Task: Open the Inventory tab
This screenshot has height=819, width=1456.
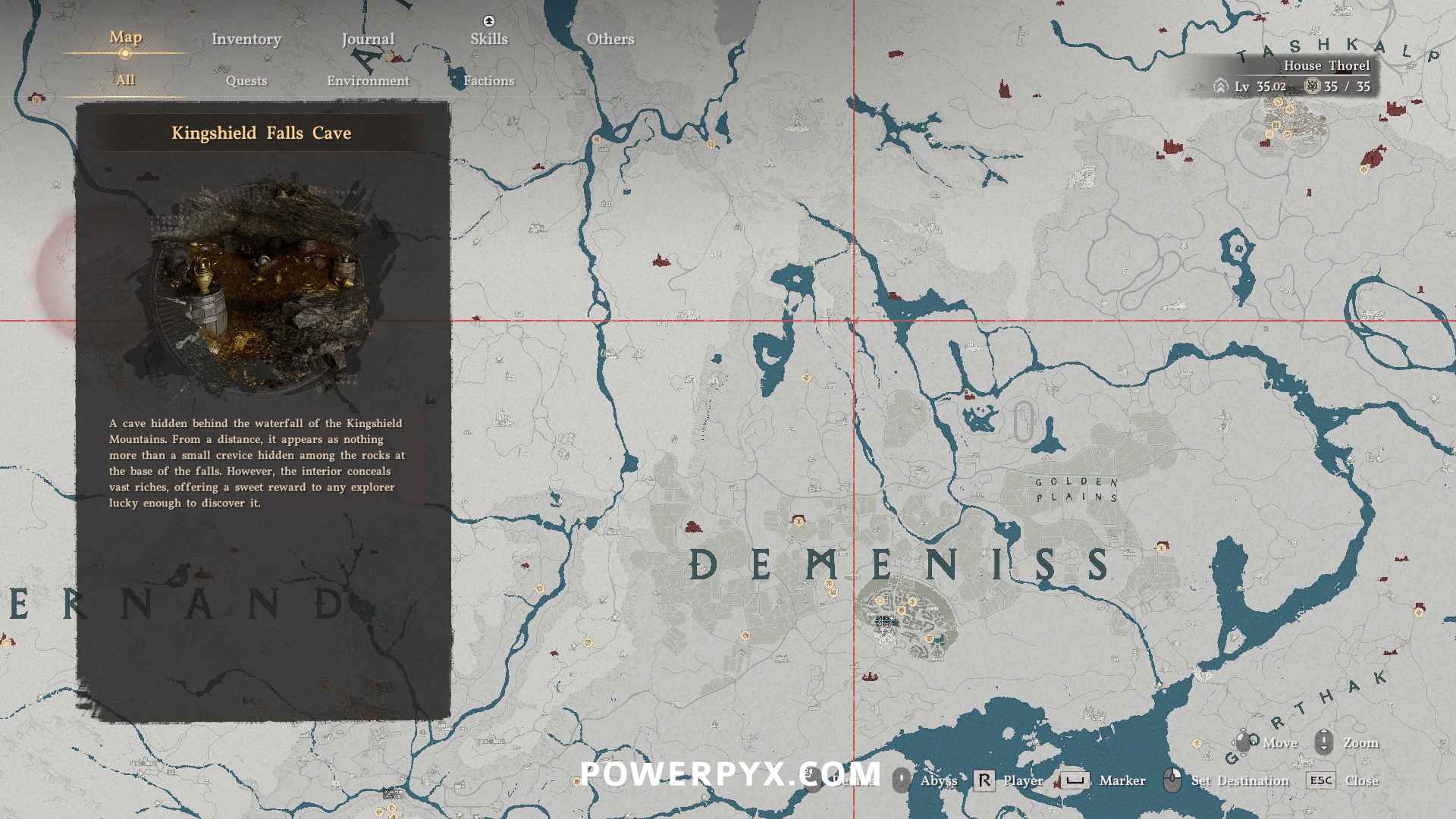Action: coord(246,39)
